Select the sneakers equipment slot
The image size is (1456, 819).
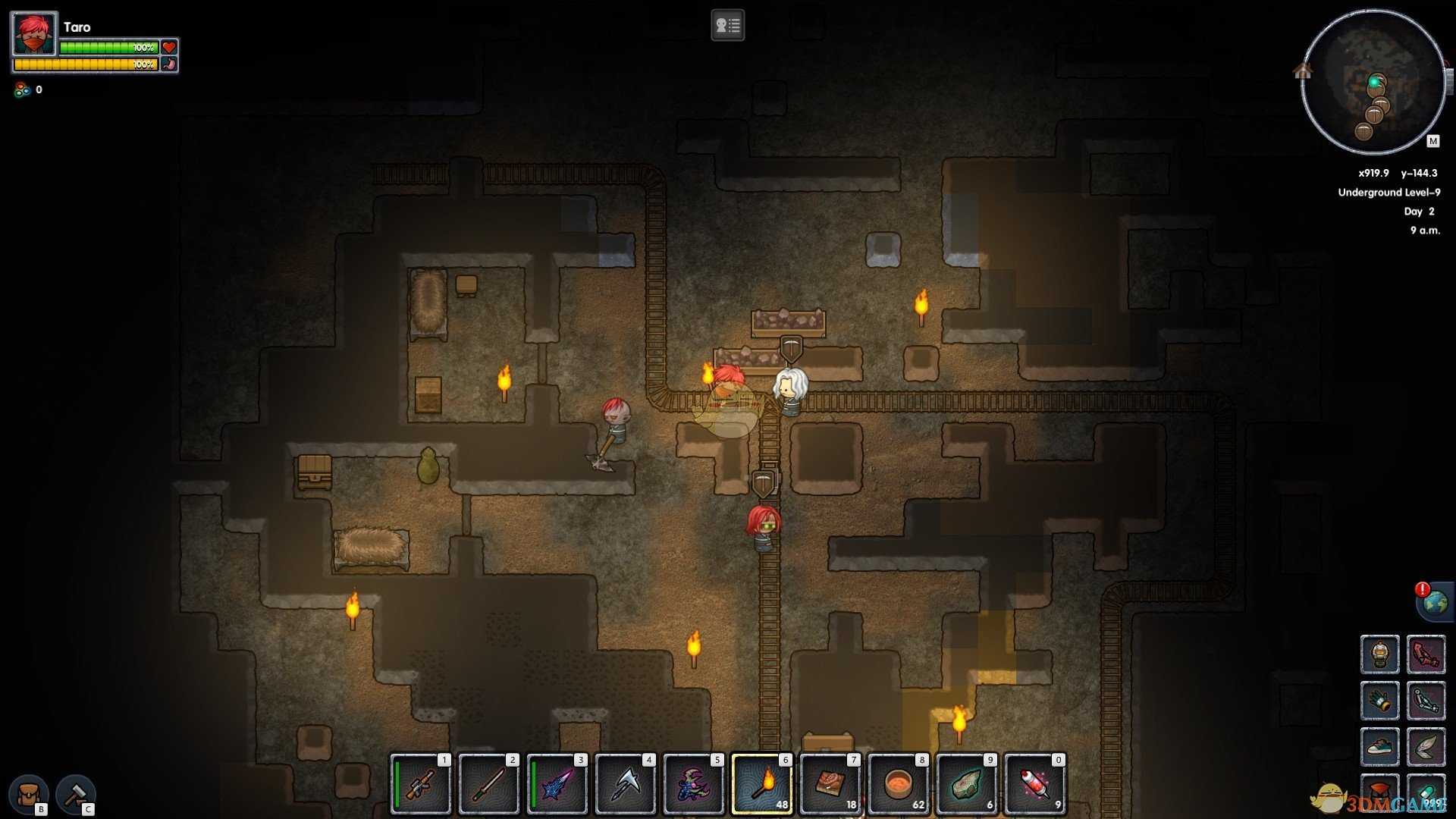[1379, 747]
